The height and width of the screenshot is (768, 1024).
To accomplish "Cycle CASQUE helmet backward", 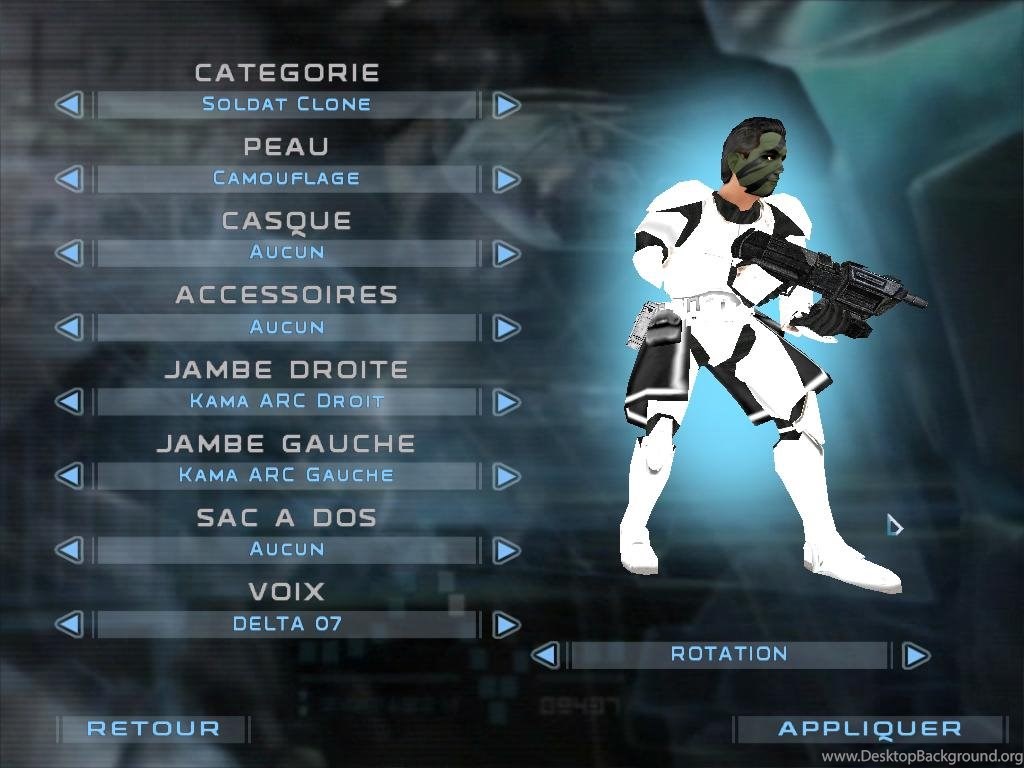I will (x=68, y=253).
